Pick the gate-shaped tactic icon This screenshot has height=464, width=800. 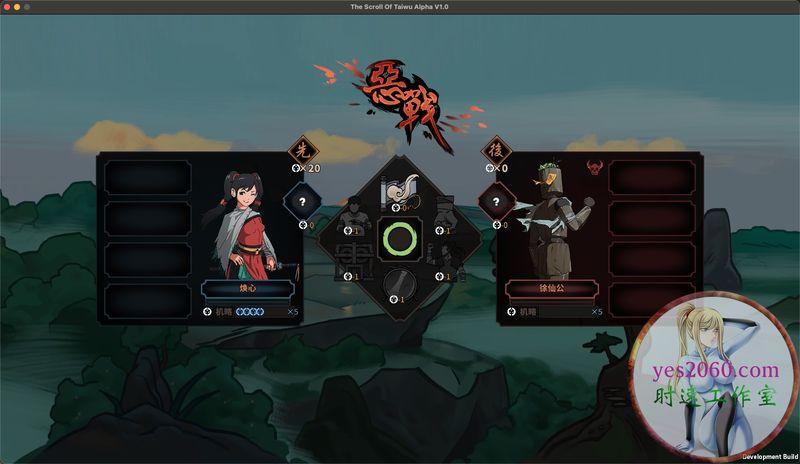point(352,258)
